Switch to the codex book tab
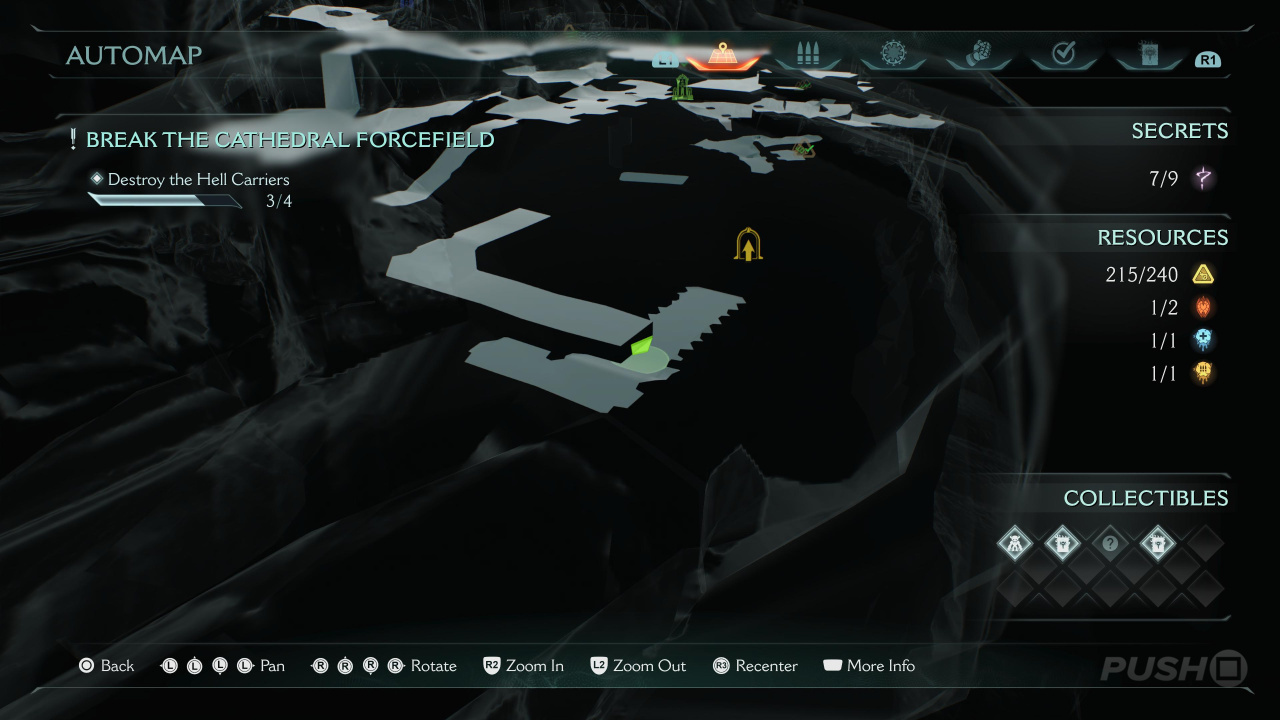Image resolution: width=1280 pixels, height=720 pixels. click(x=1149, y=54)
